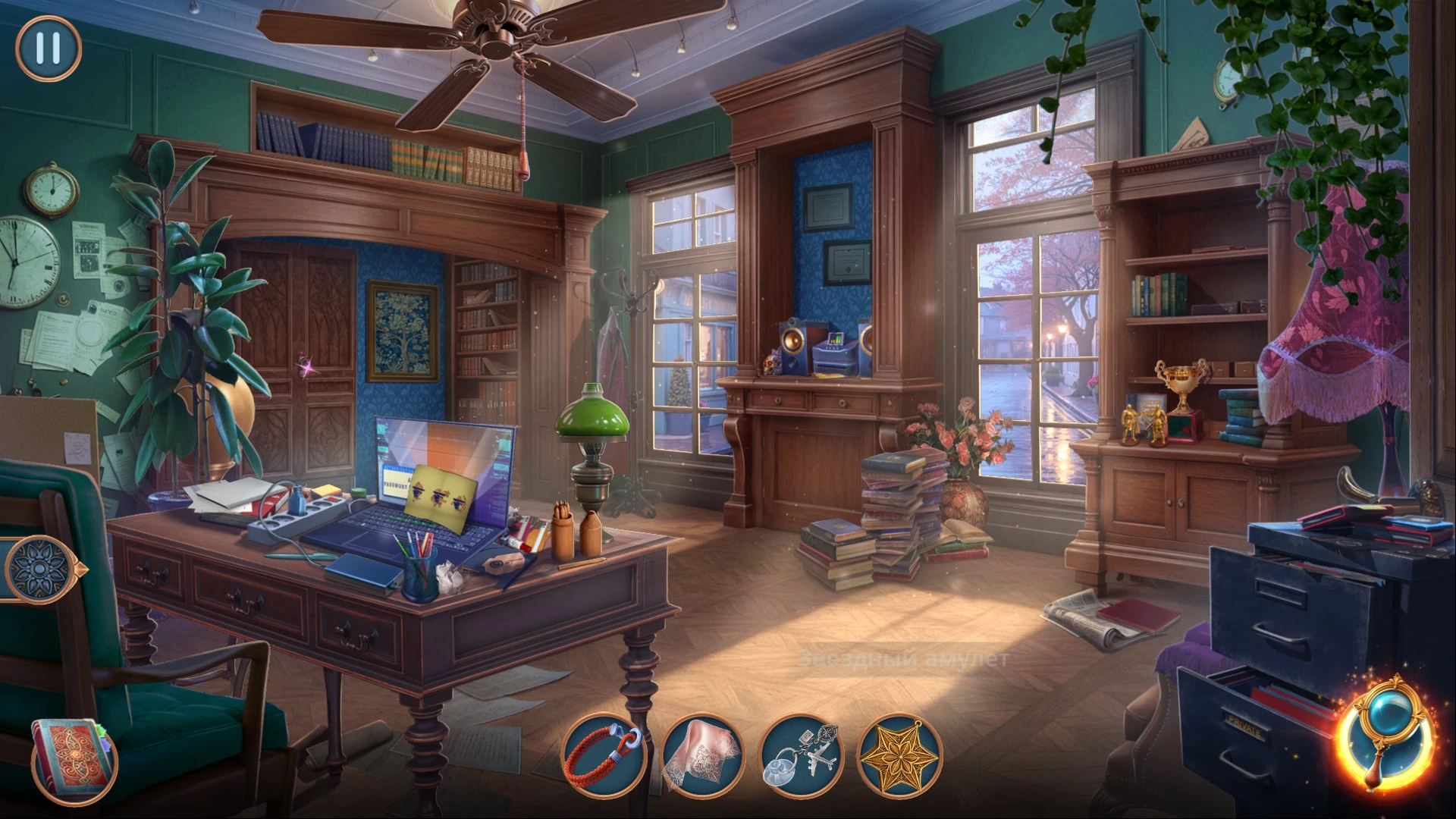Select the pink lace handkerchief item
Viewport: 1456px width, 819px height.
[x=702, y=755]
